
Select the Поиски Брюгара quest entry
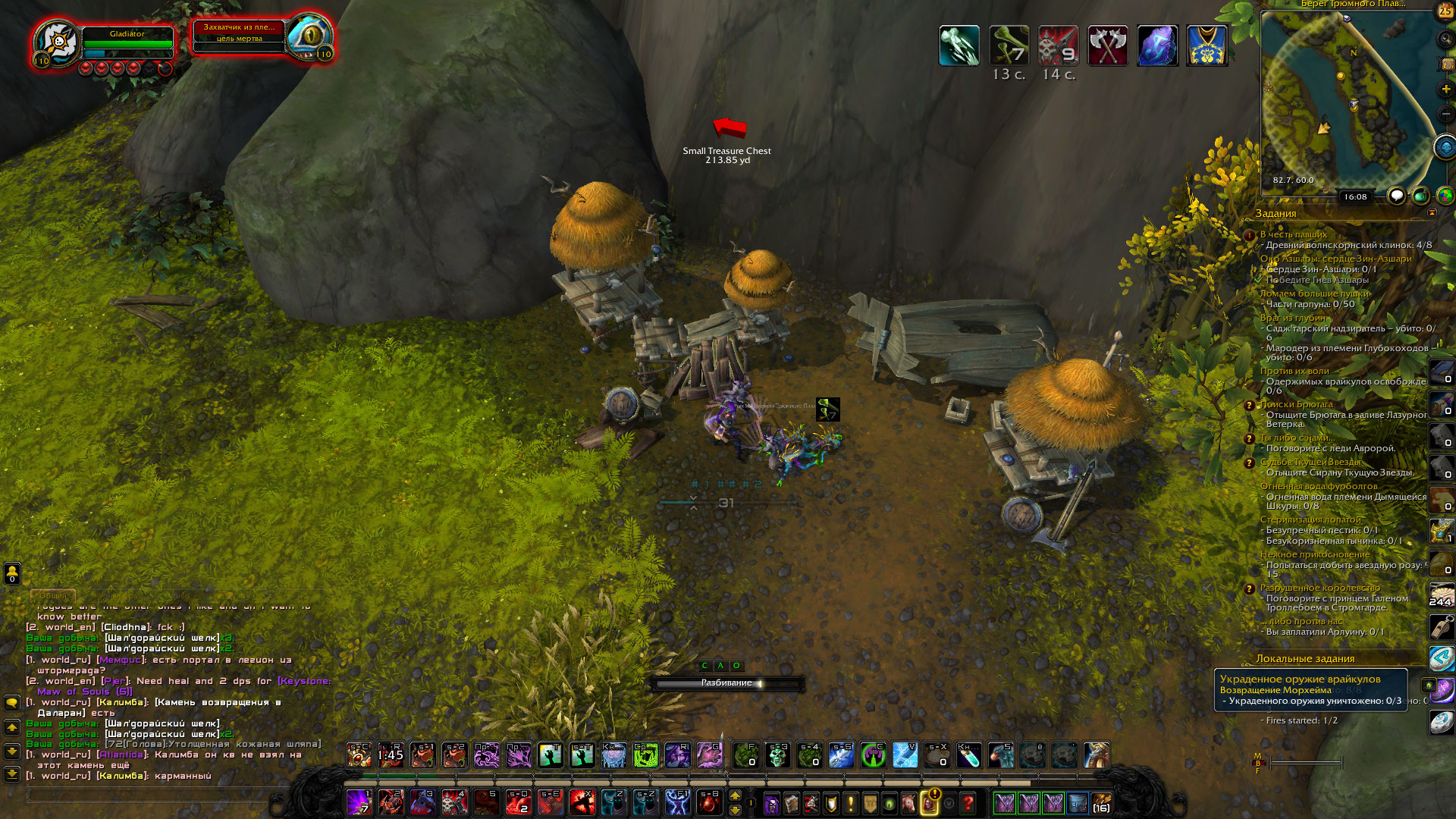coord(1296,404)
